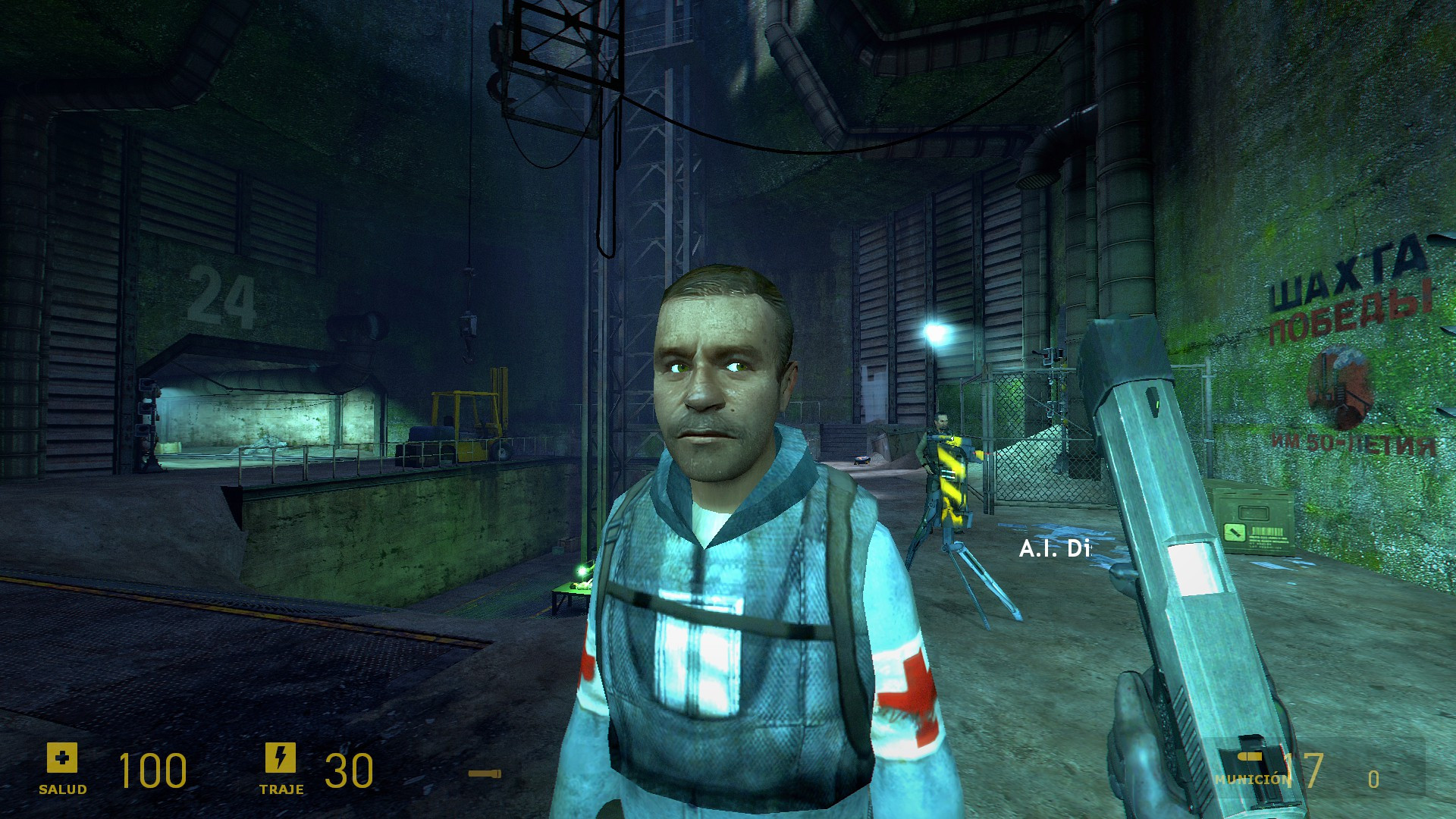The image size is (1456, 819).
Task: Select the lightning bolt TRAJE suit icon
Action: click(x=282, y=758)
